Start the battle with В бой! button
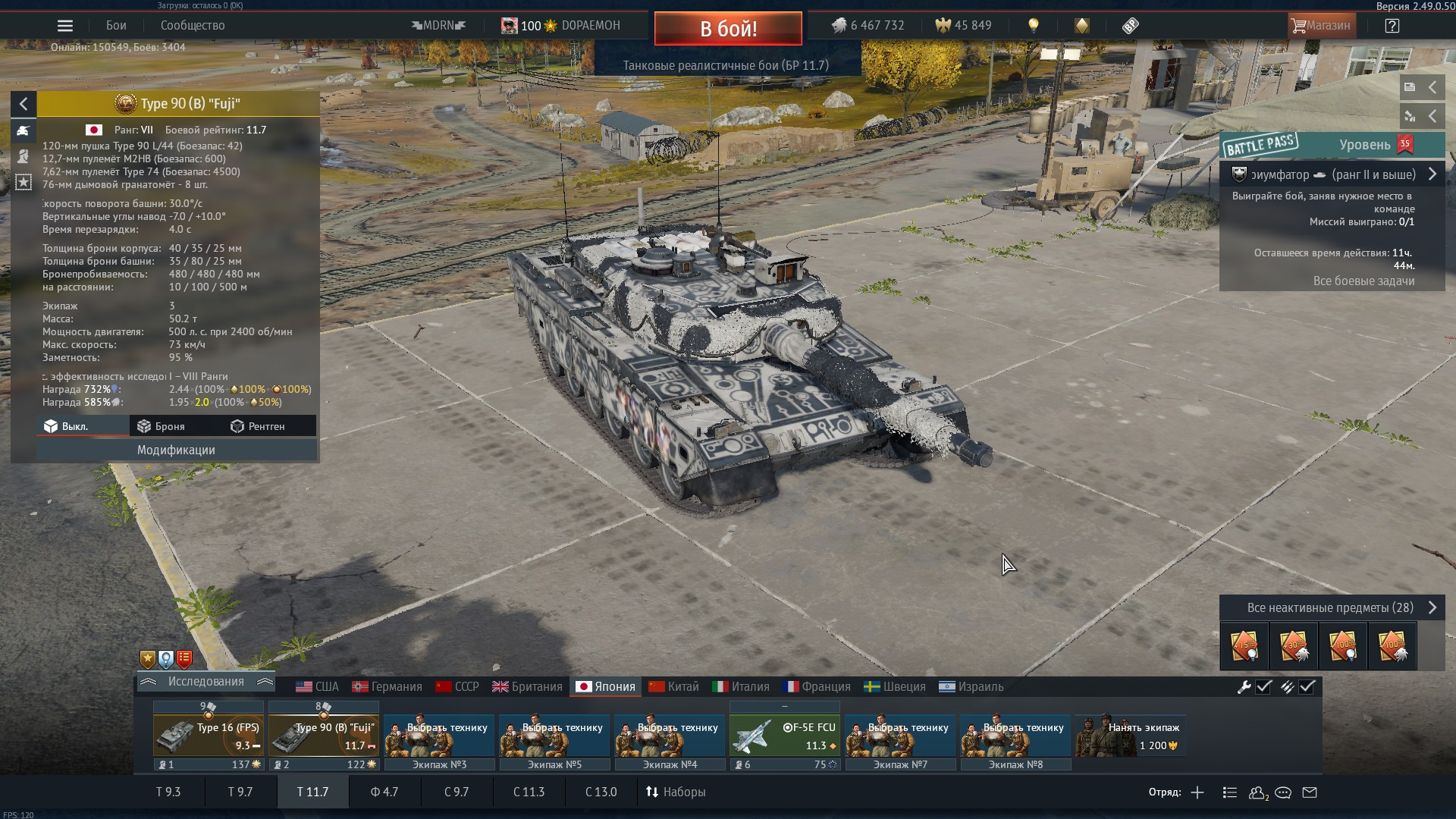The image size is (1456, 819). click(x=728, y=29)
